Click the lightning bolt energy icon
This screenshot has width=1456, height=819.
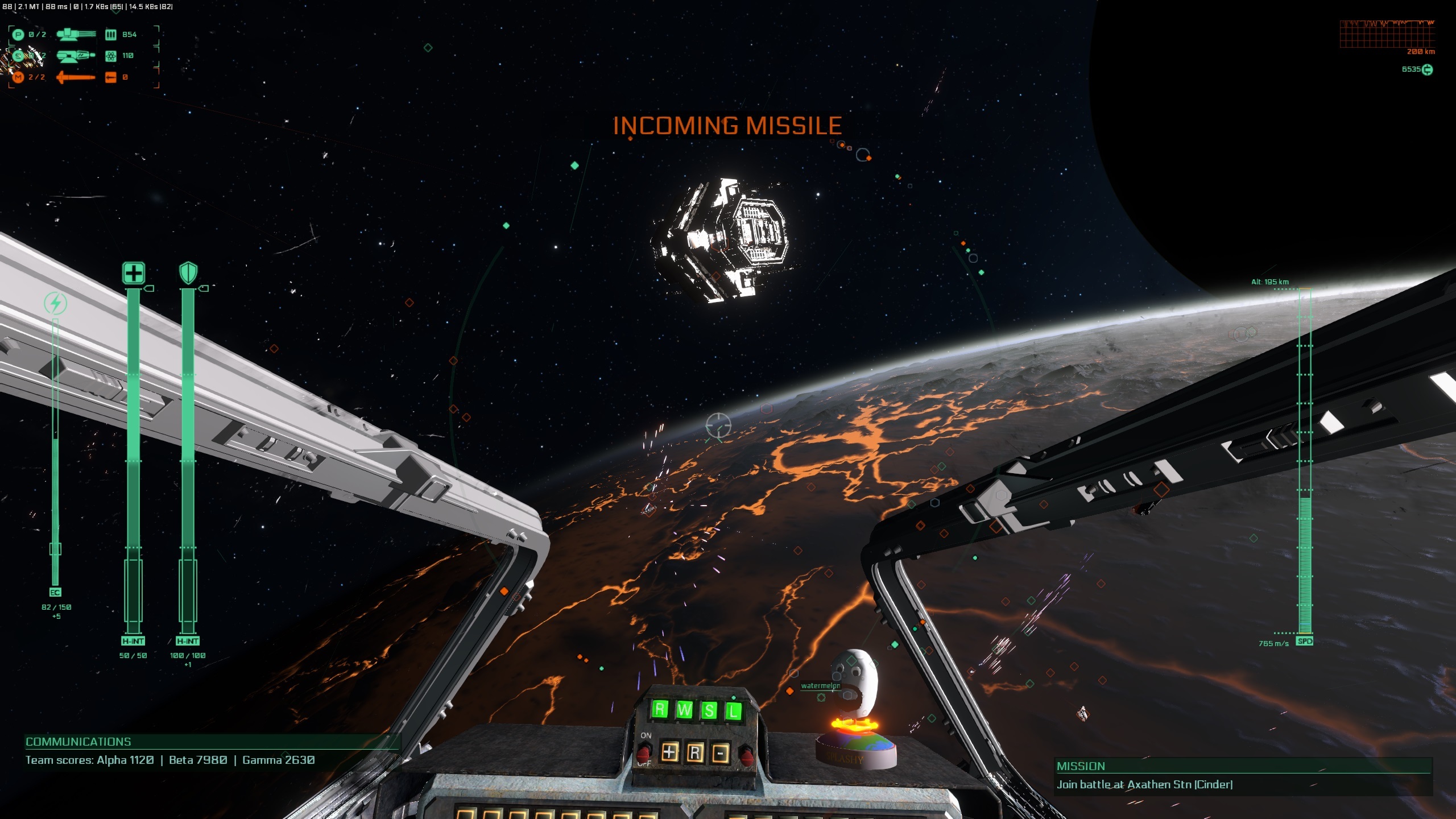[56, 303]
